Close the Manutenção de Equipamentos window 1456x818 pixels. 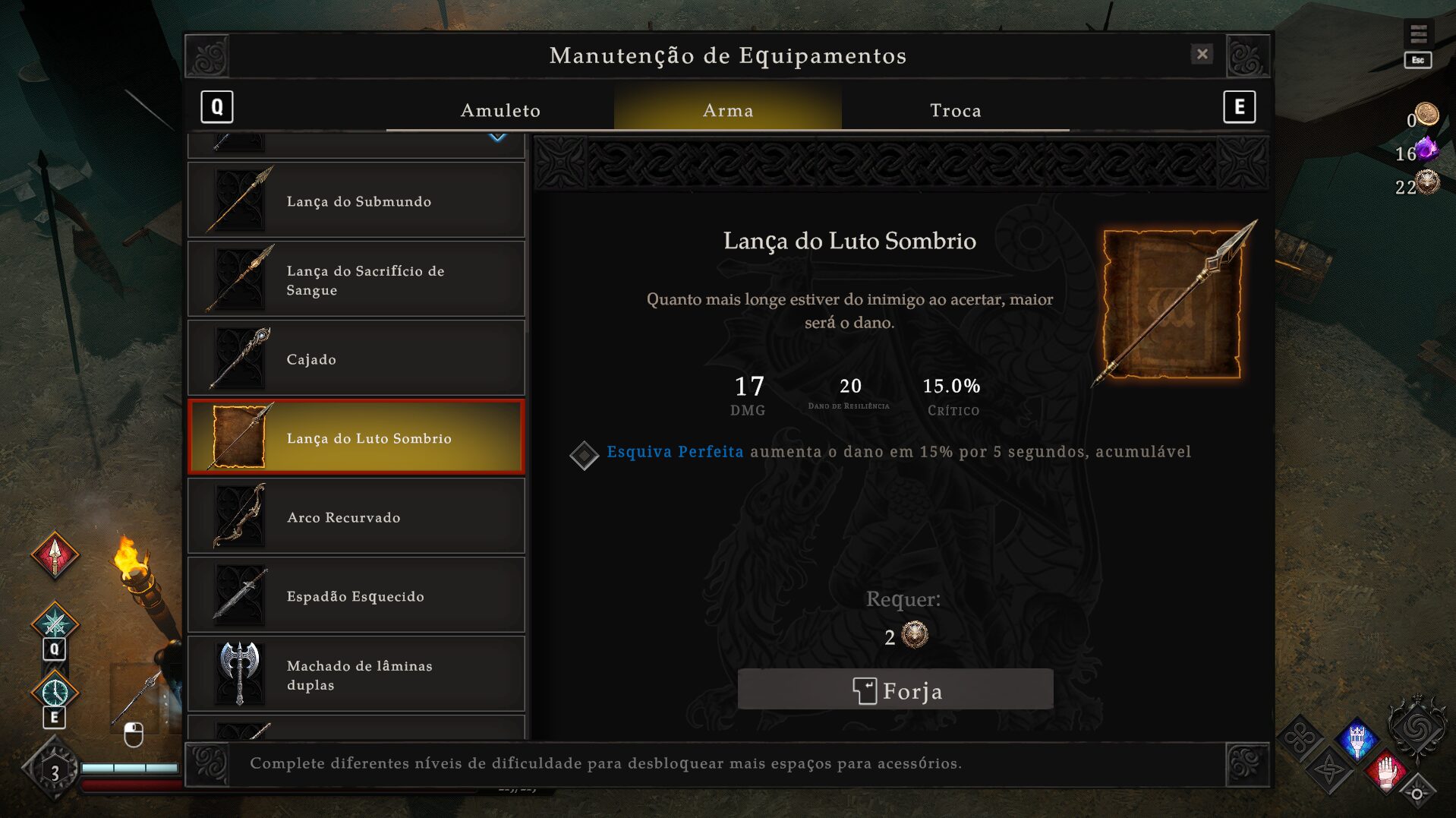point(1202,54)
